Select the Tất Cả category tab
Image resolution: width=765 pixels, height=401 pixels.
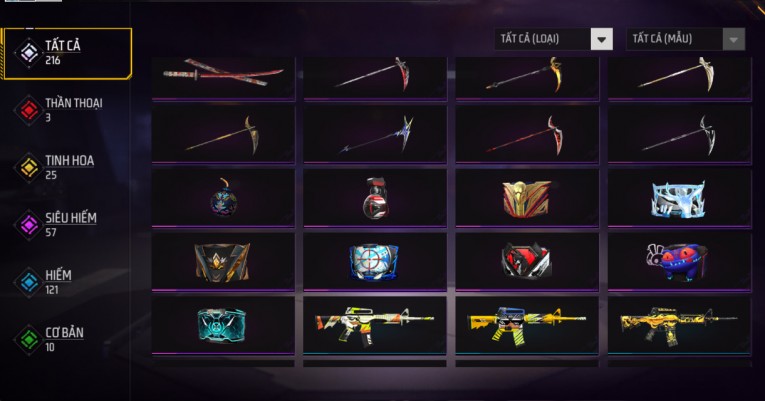point(67,53)
